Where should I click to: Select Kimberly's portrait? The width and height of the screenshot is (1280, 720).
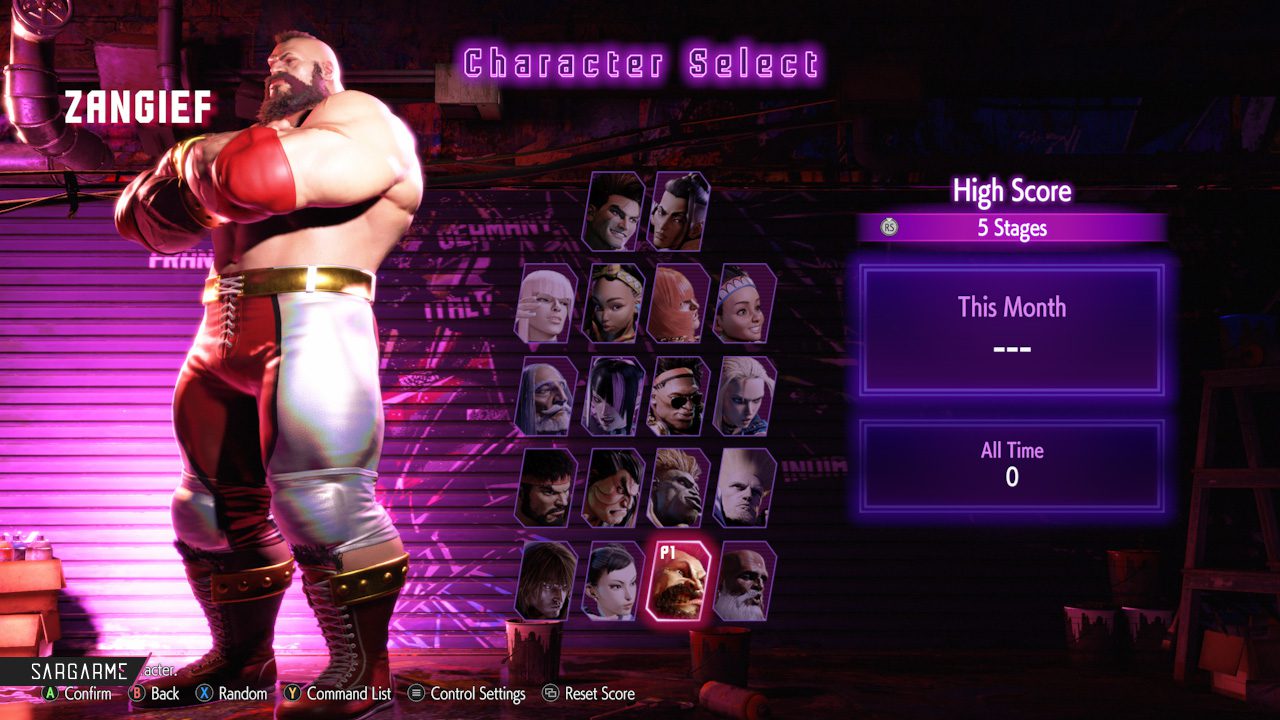(613, 304)
